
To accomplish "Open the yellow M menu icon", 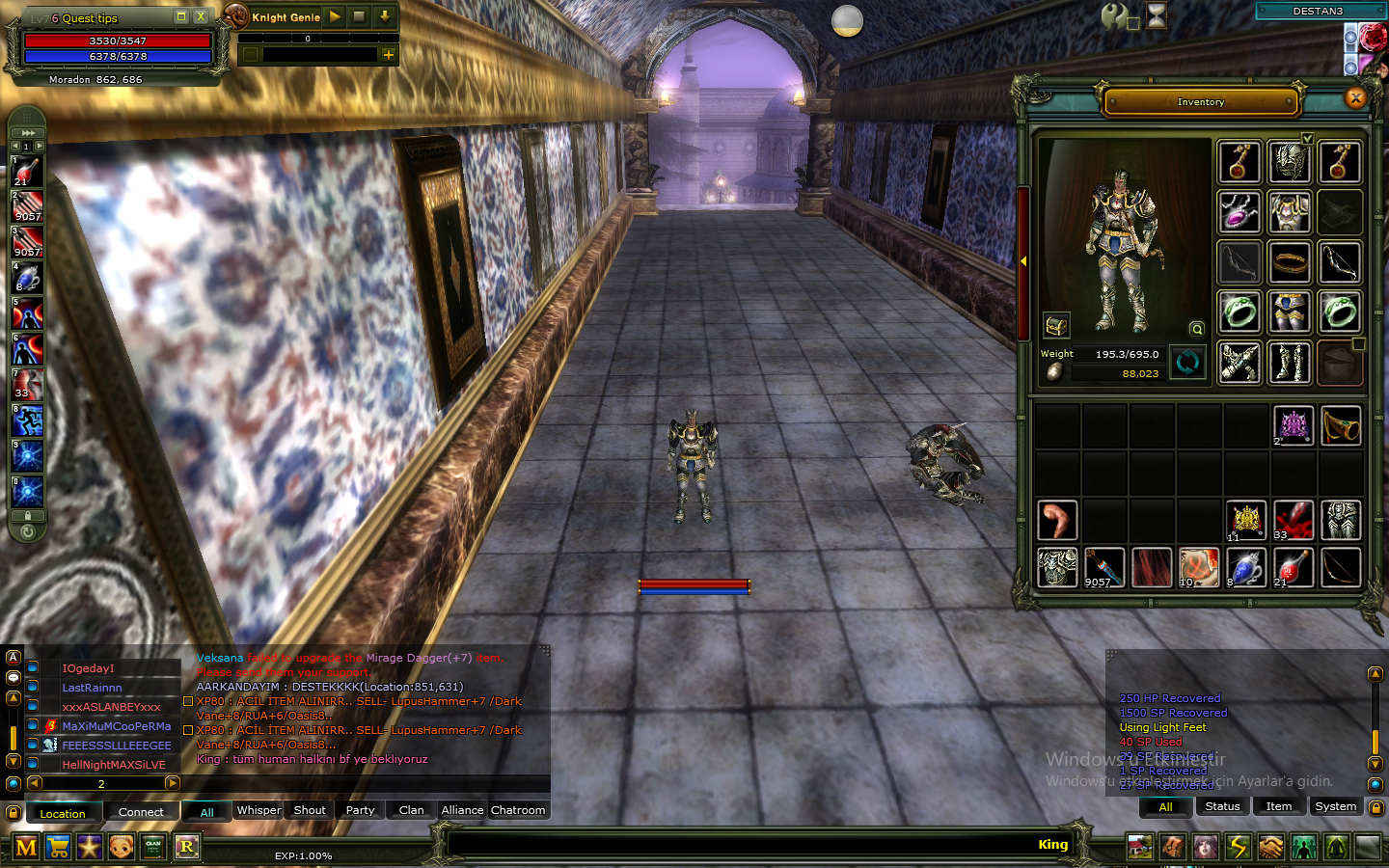I will [x=26, y=847].
